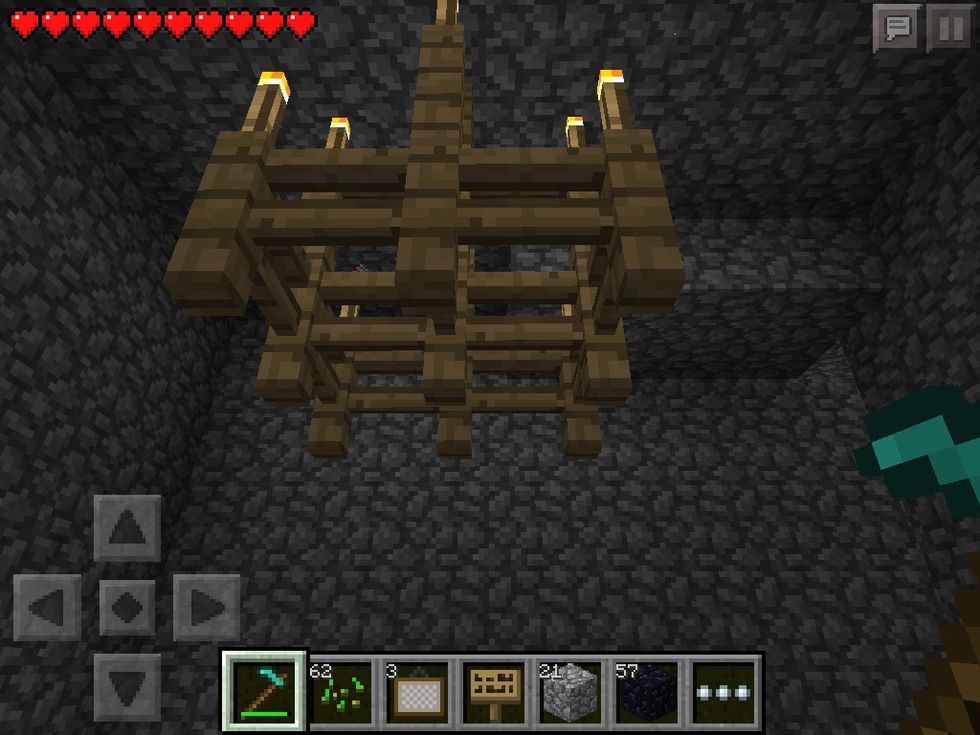Select the seeds stack in hotbar
Image resolution: width=980 pixels, height=735 pixels.
click(341, 690)
